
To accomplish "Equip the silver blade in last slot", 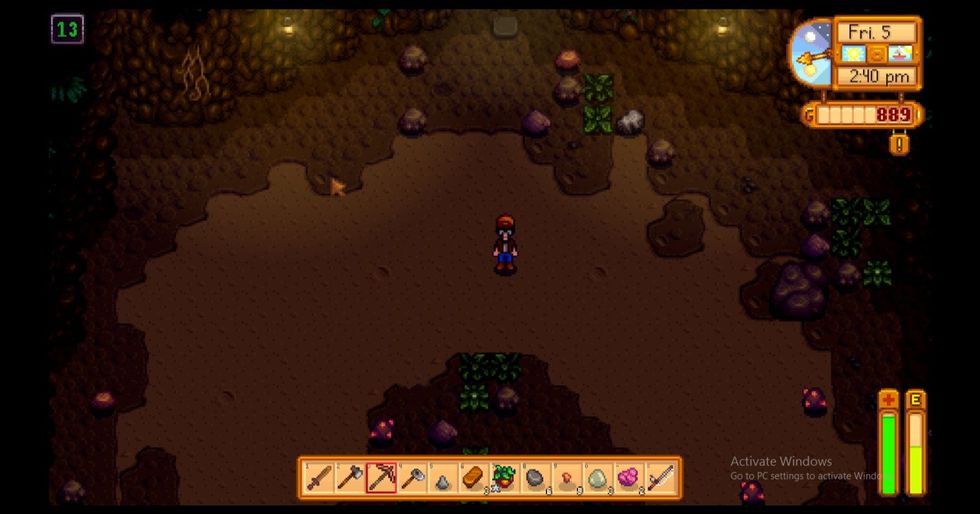I will (x=660, y=478).
